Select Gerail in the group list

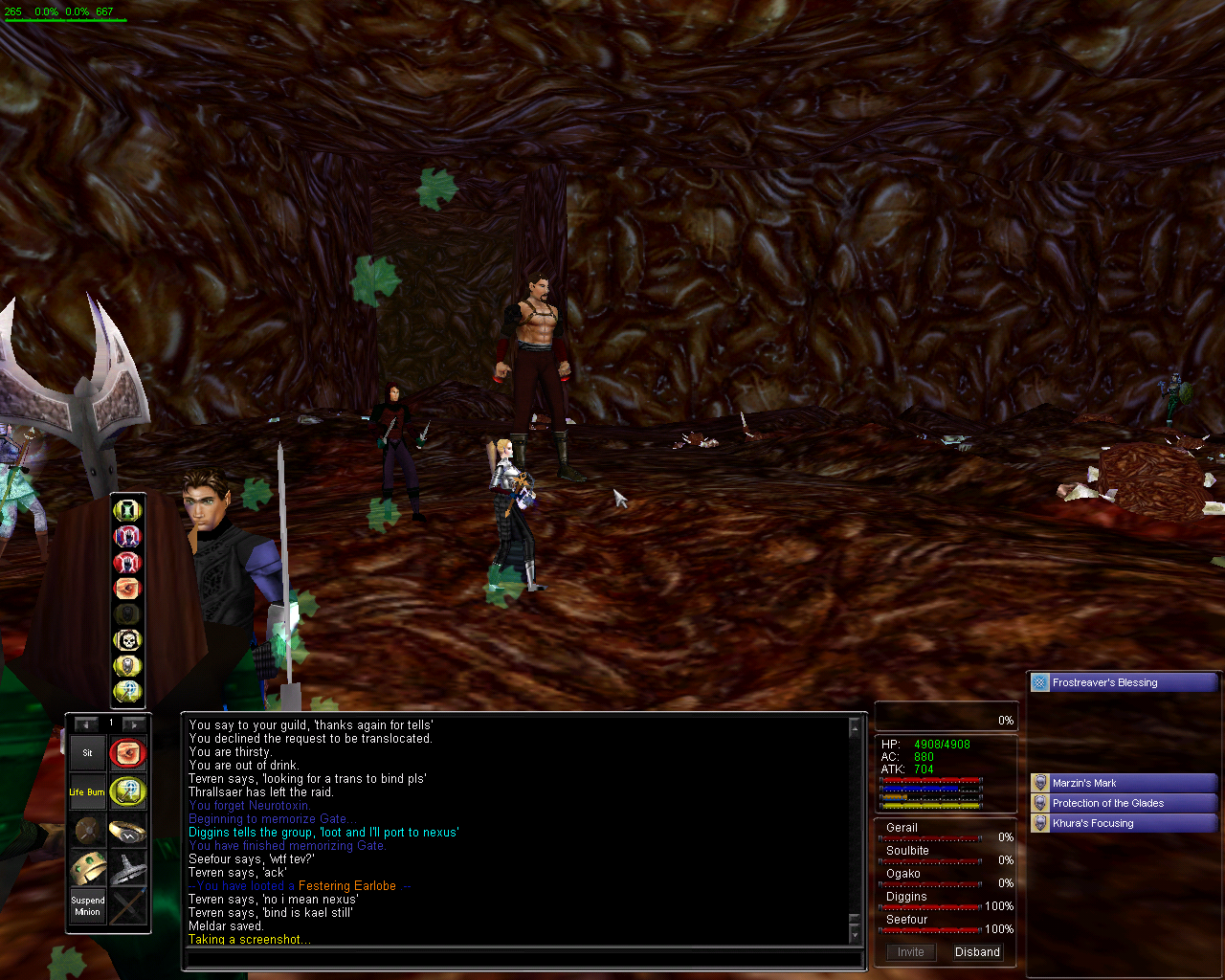[902, 828]
